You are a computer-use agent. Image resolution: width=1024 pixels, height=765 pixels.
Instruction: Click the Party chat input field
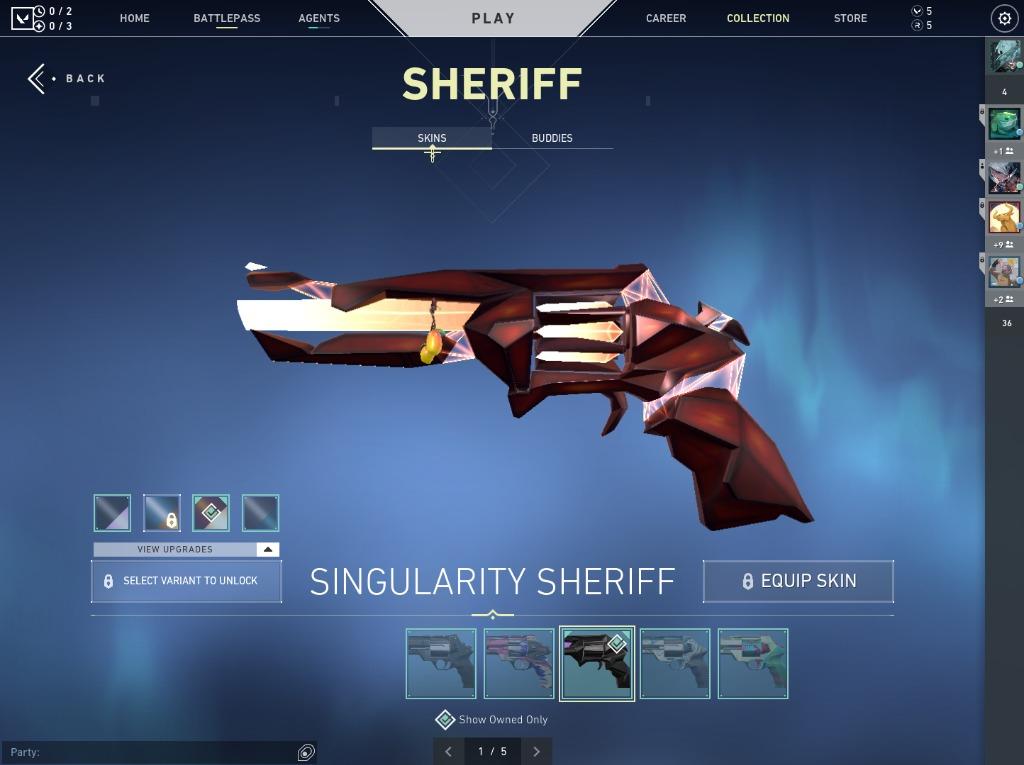coord(150,752)
